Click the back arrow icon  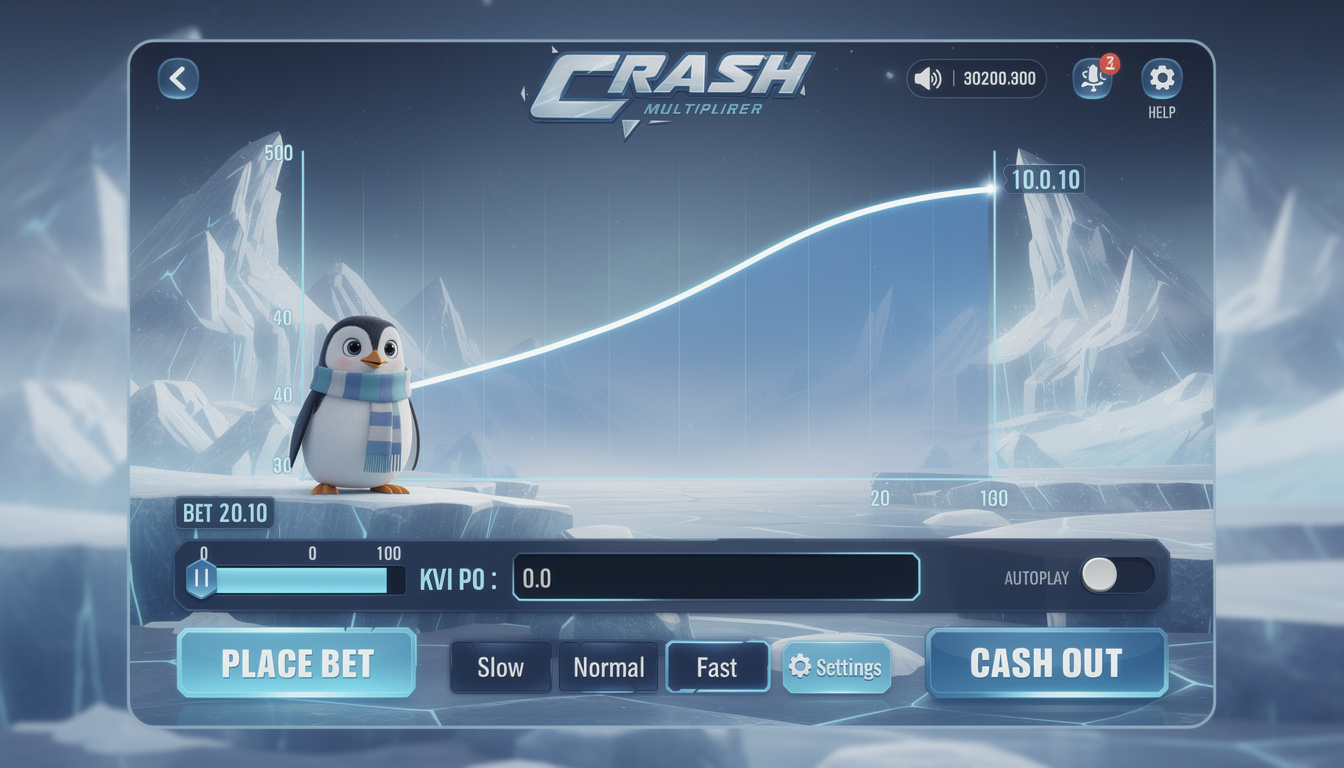[177, 78]
